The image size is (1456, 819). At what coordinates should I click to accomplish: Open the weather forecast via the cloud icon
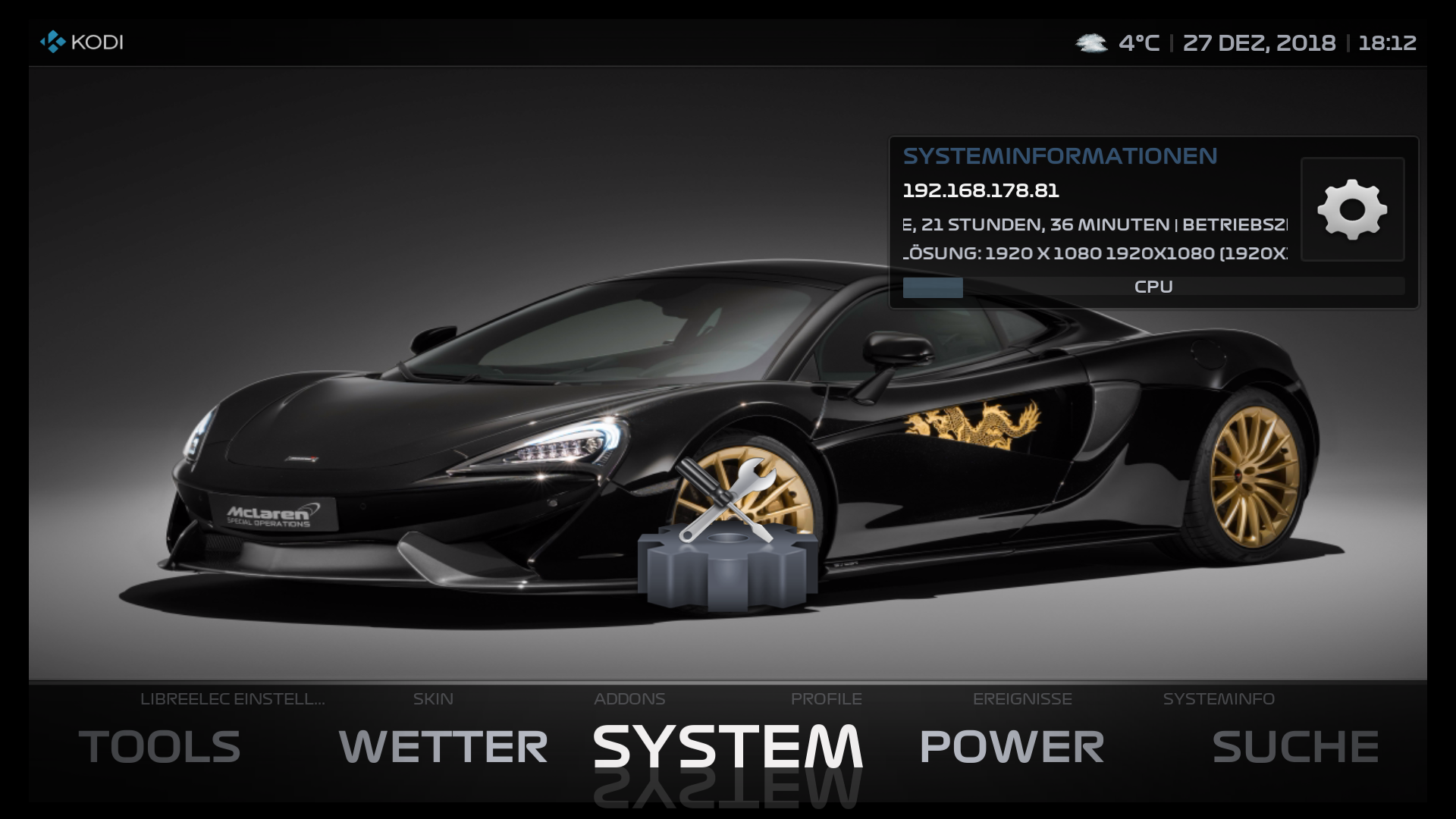coord(1090,43)
